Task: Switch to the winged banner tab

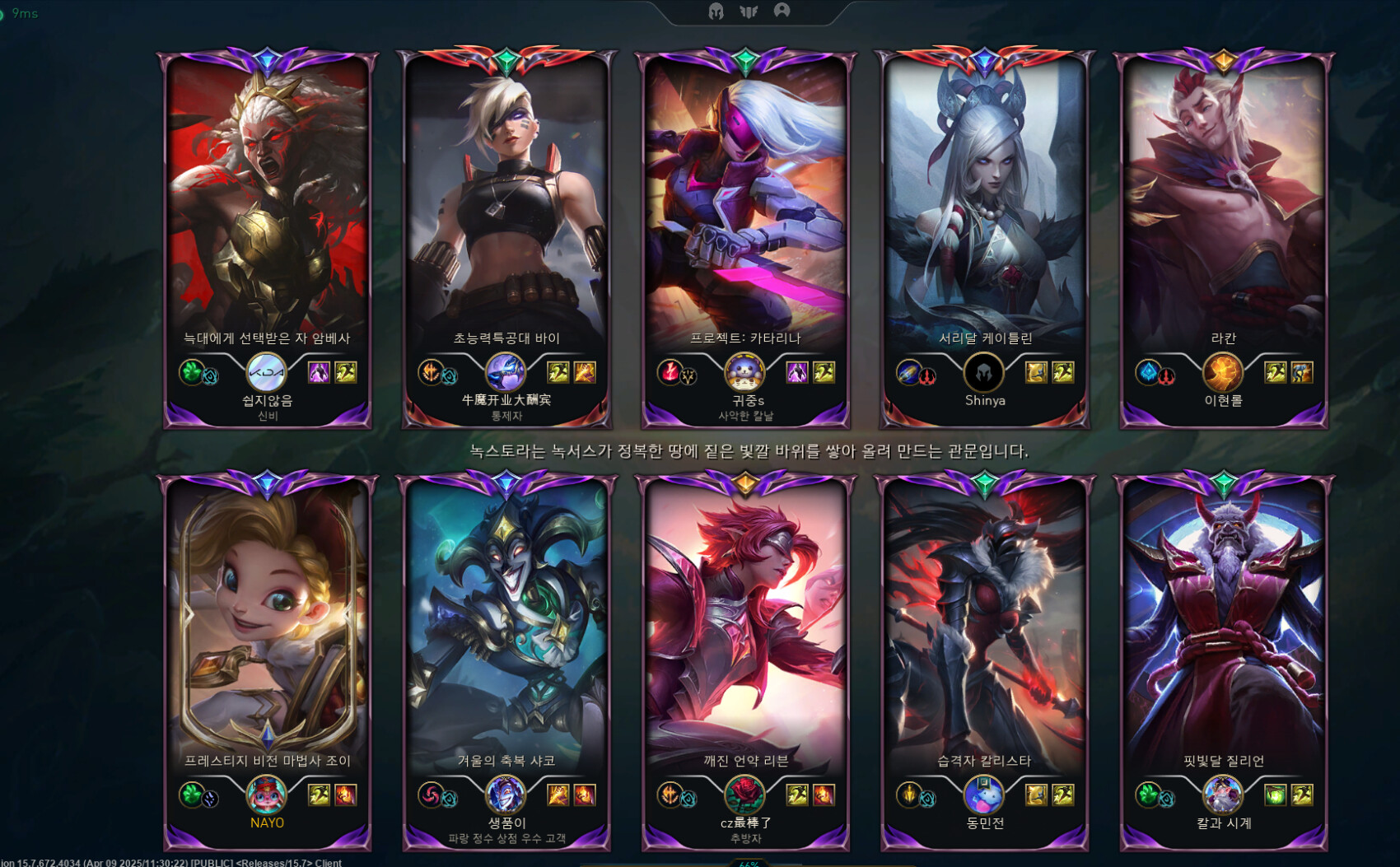Action: click(749, 12)
